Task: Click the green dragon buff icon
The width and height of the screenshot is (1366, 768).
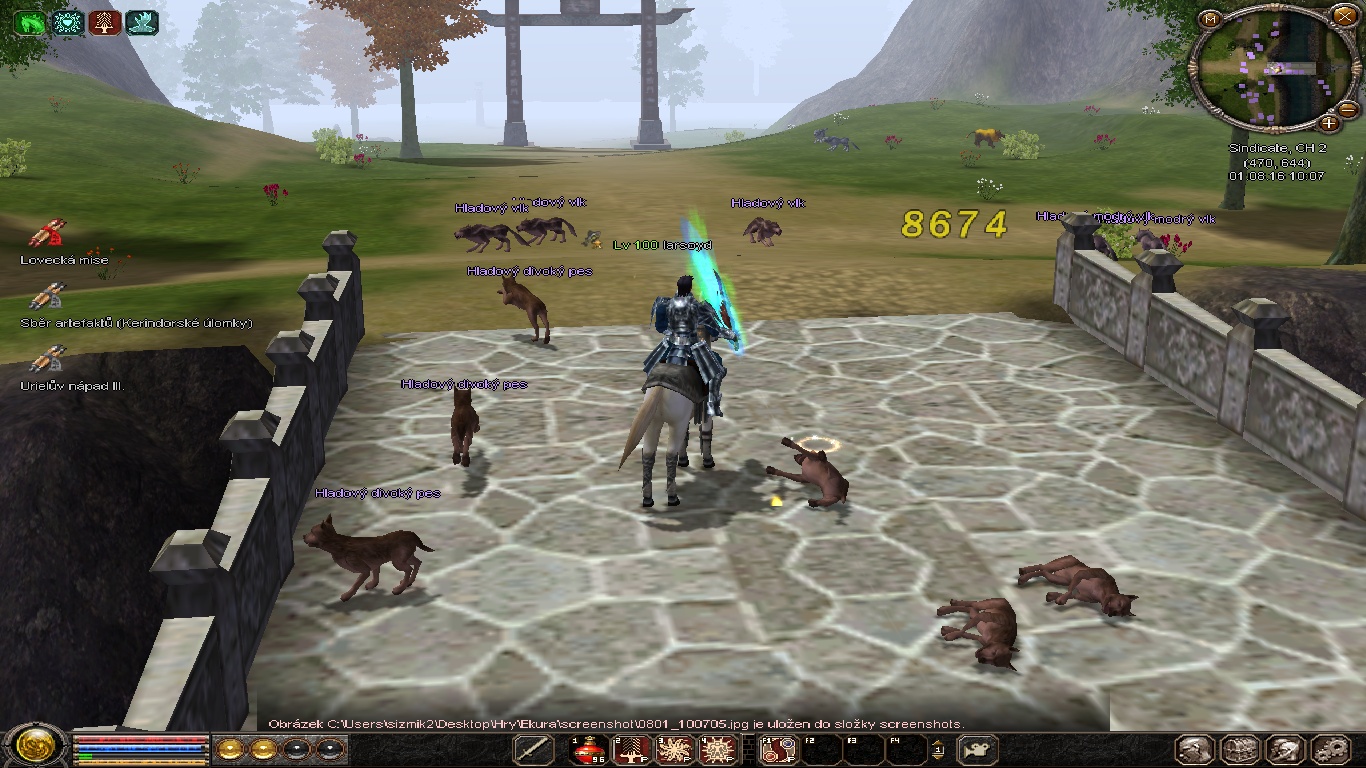Action: pyautogui.click(x=30, y=22)
